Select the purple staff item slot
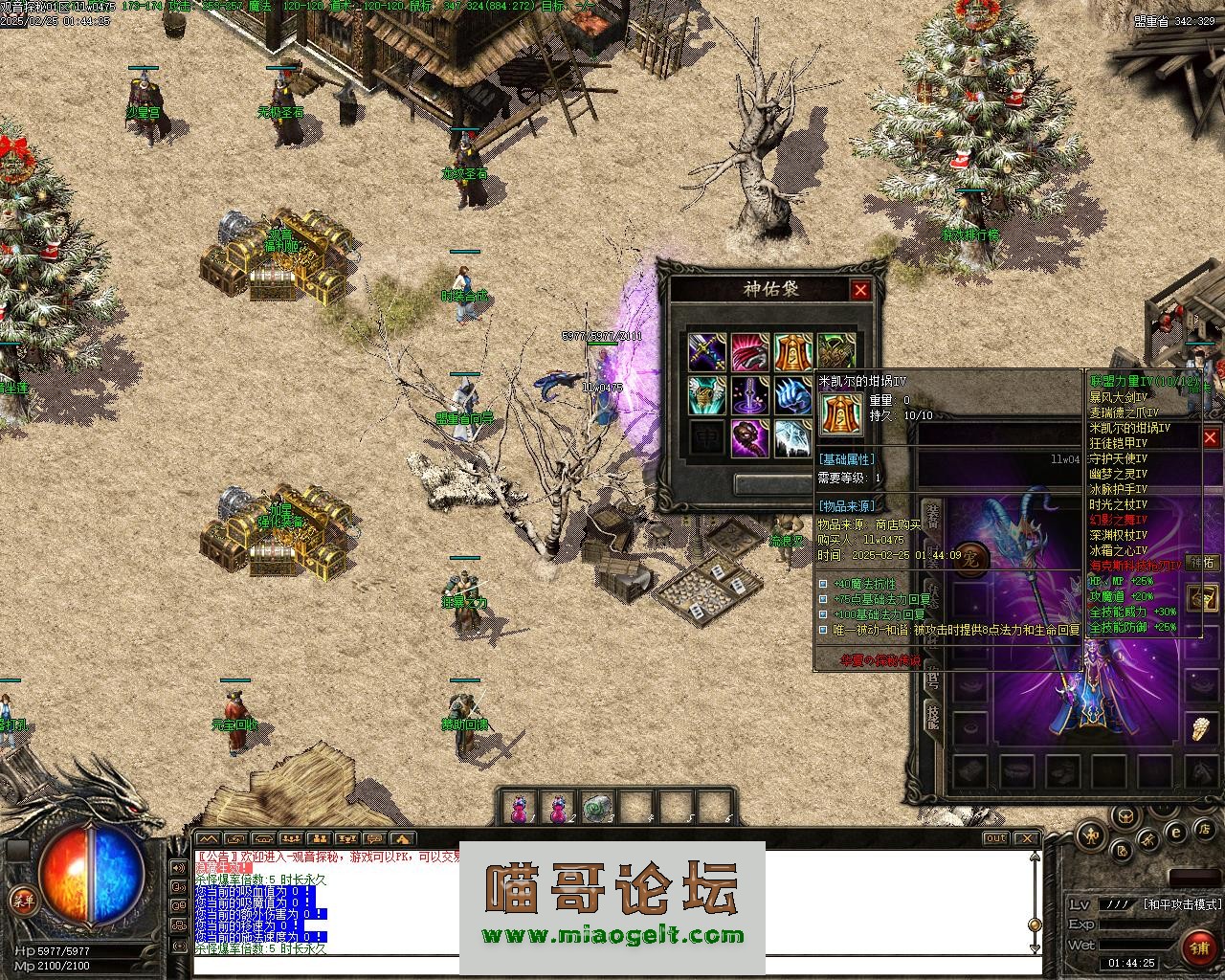 point(749,395)
